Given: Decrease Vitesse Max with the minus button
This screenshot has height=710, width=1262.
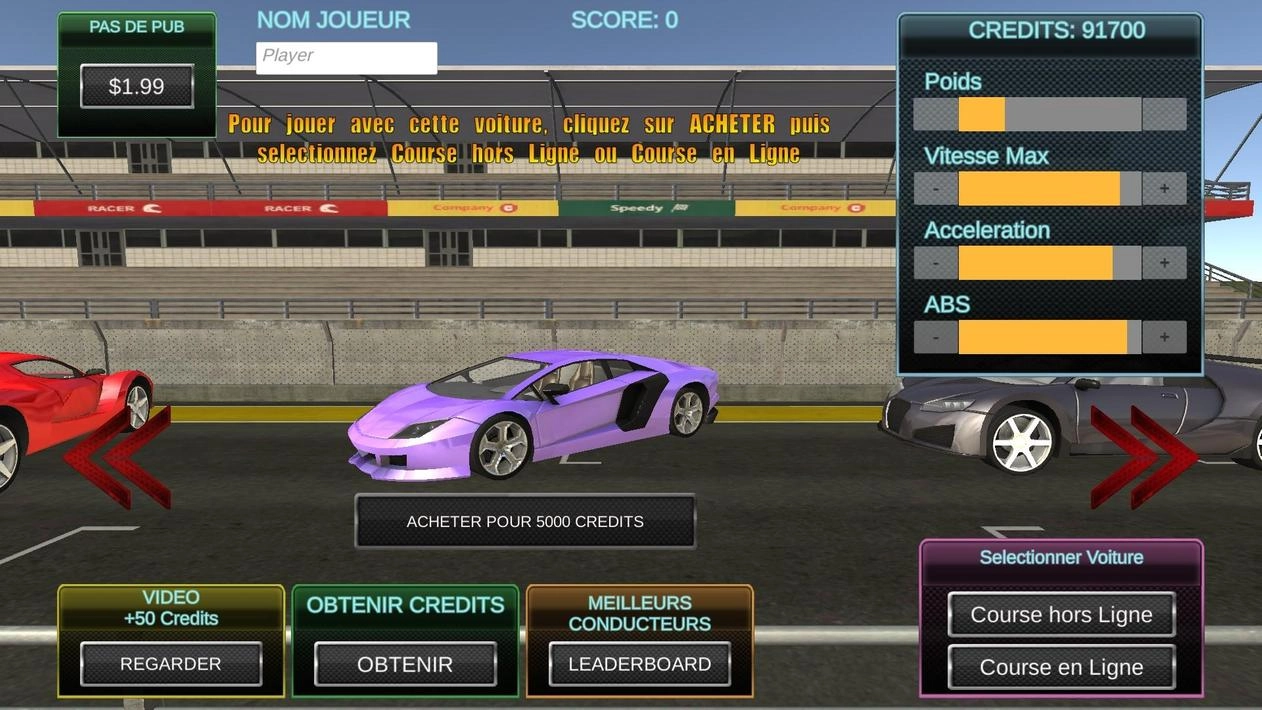Looking at the screenshot, I should (936, 188).
